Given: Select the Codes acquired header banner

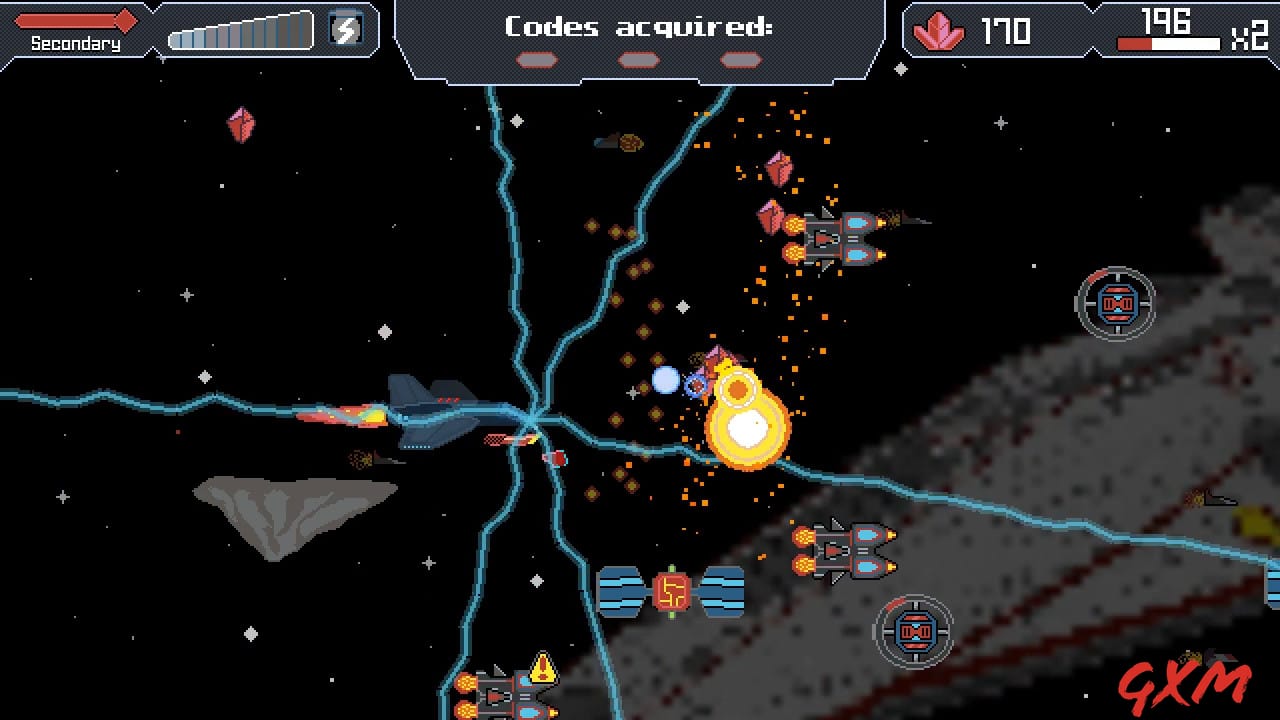Looking at the screenshot, I should pyautogui.click(x=638, y=26).
